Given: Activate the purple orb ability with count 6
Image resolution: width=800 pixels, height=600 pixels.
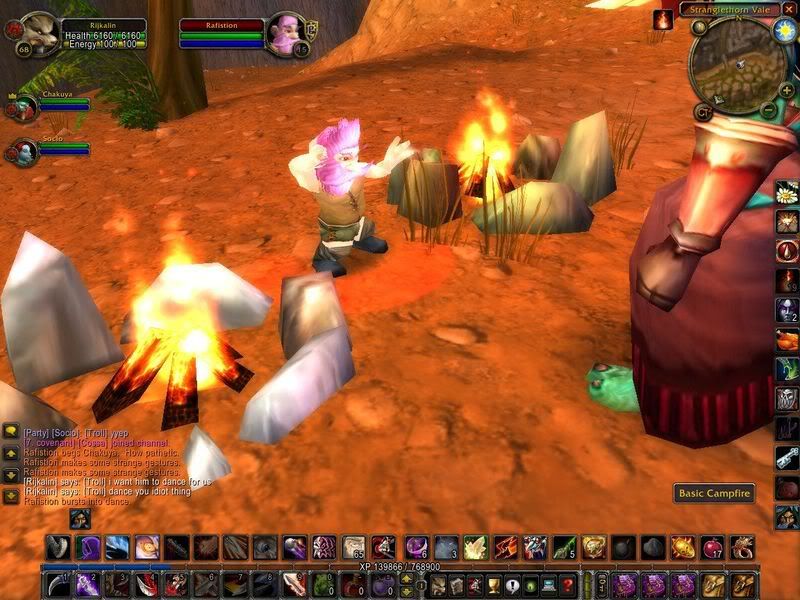Looking at the screenshot, I should 417,547.
